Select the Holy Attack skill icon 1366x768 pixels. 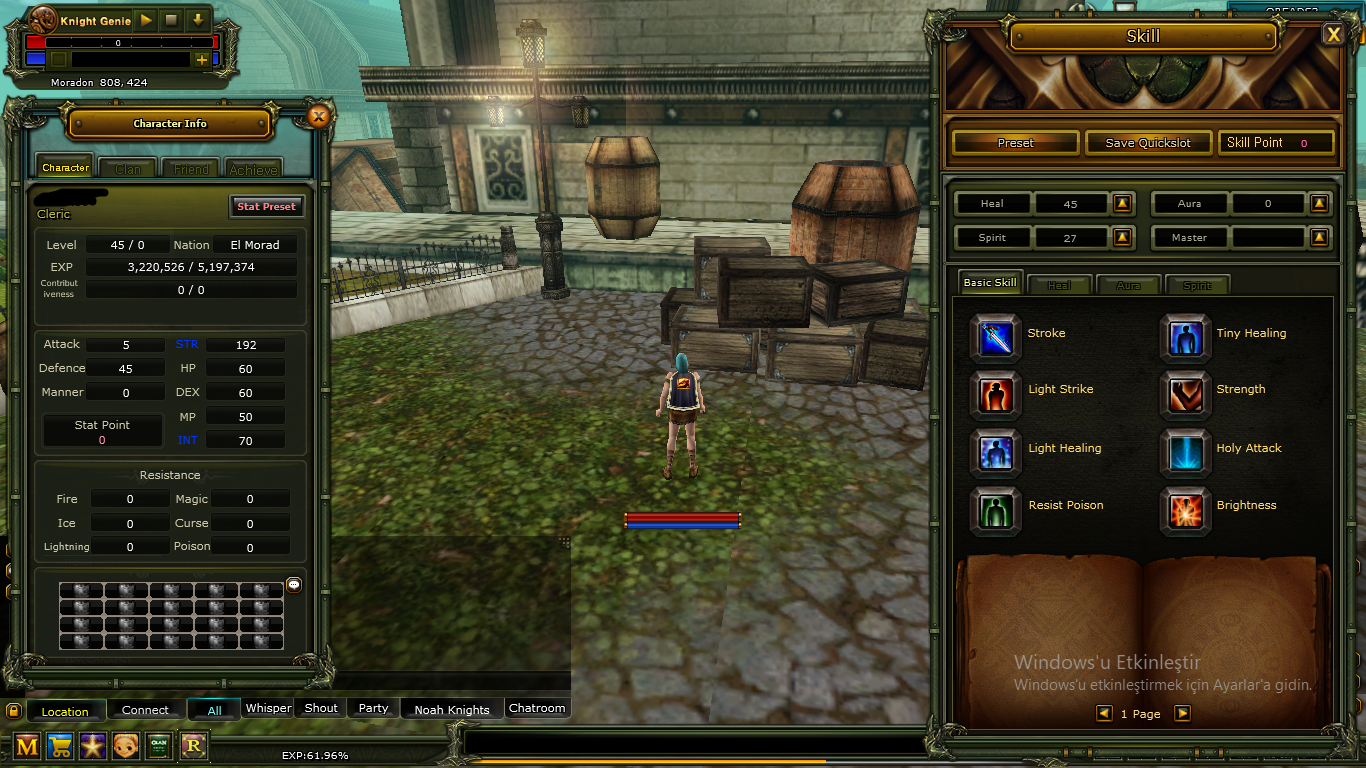(1185, 452)
